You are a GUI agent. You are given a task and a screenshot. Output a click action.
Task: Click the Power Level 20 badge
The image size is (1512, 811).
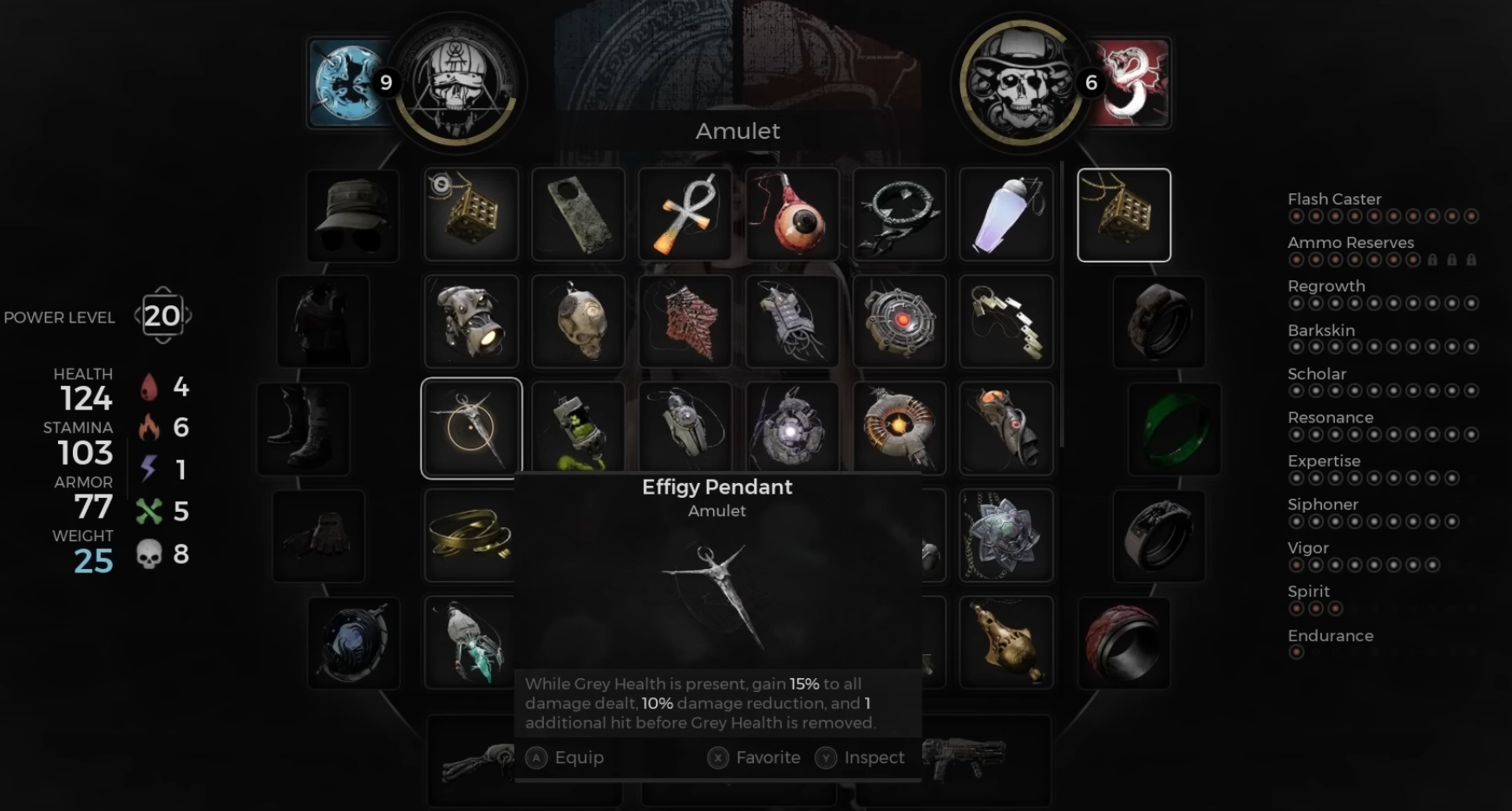tap(161, 316)
